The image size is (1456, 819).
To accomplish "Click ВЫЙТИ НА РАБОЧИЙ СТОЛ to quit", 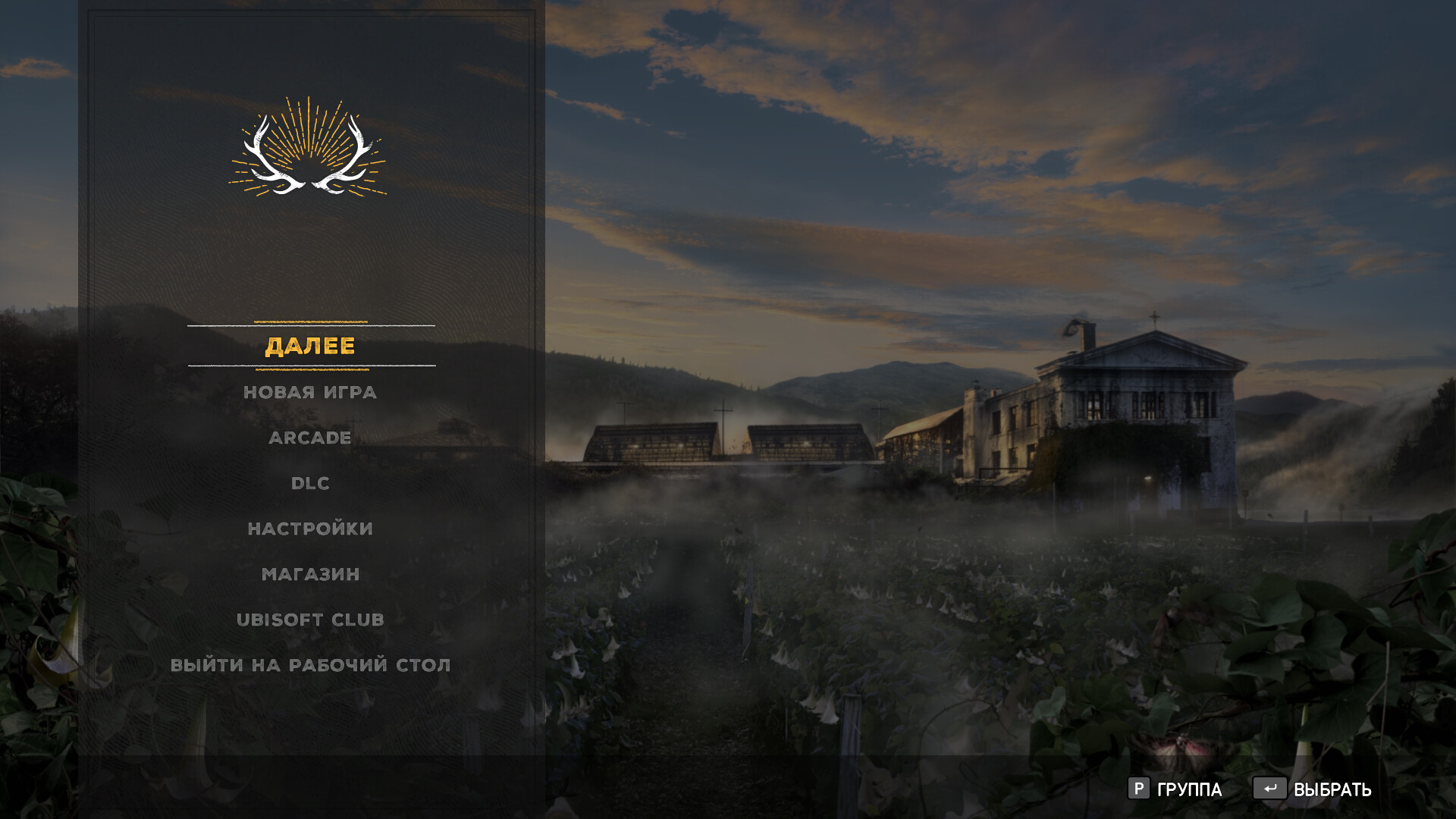I will click(x=310, y=665).
